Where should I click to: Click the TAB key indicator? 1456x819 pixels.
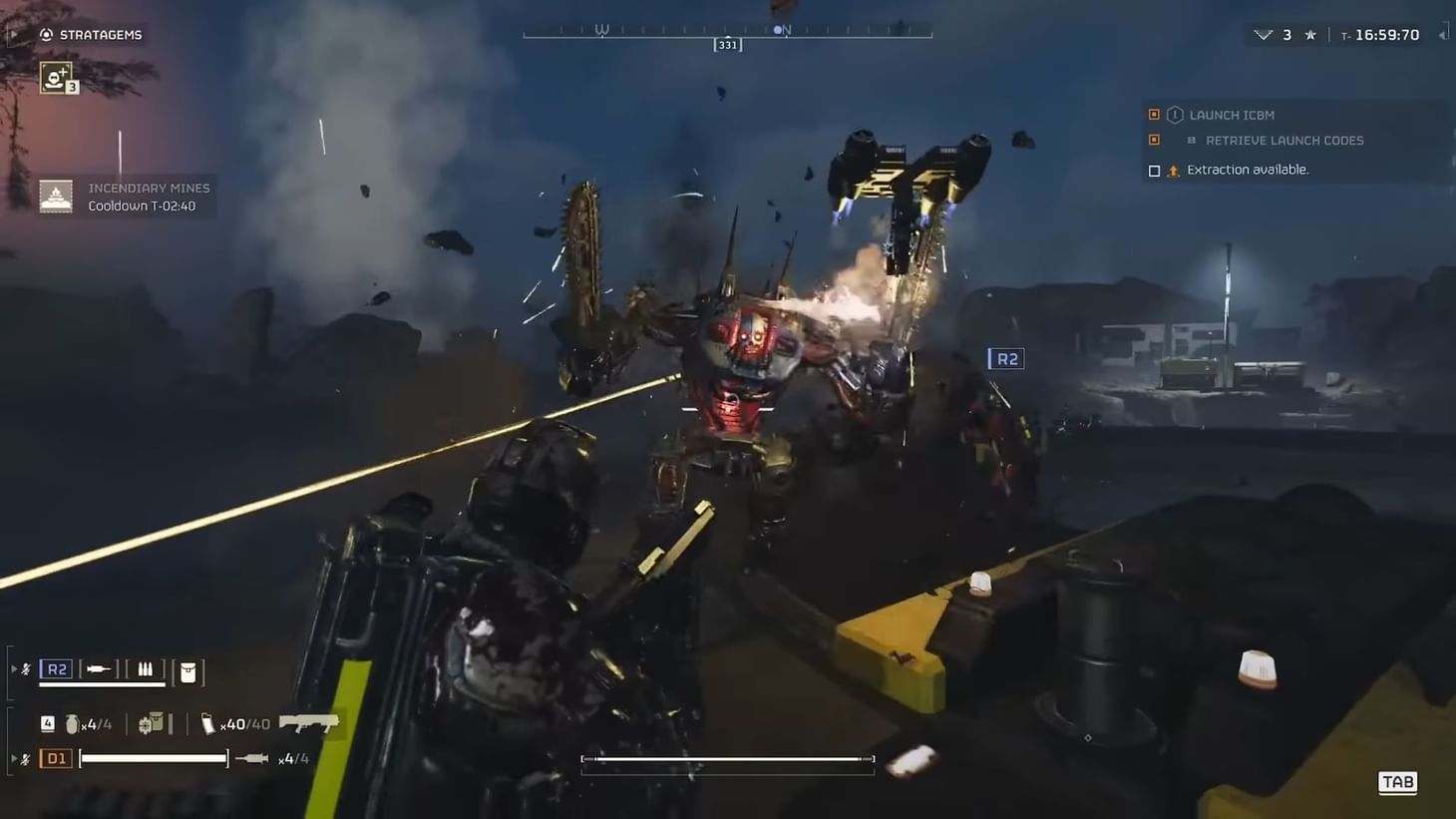[1396, 782]
